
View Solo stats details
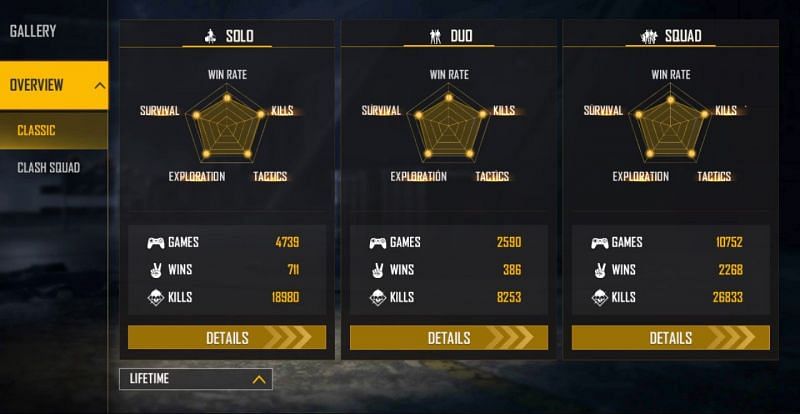[227, 338]
